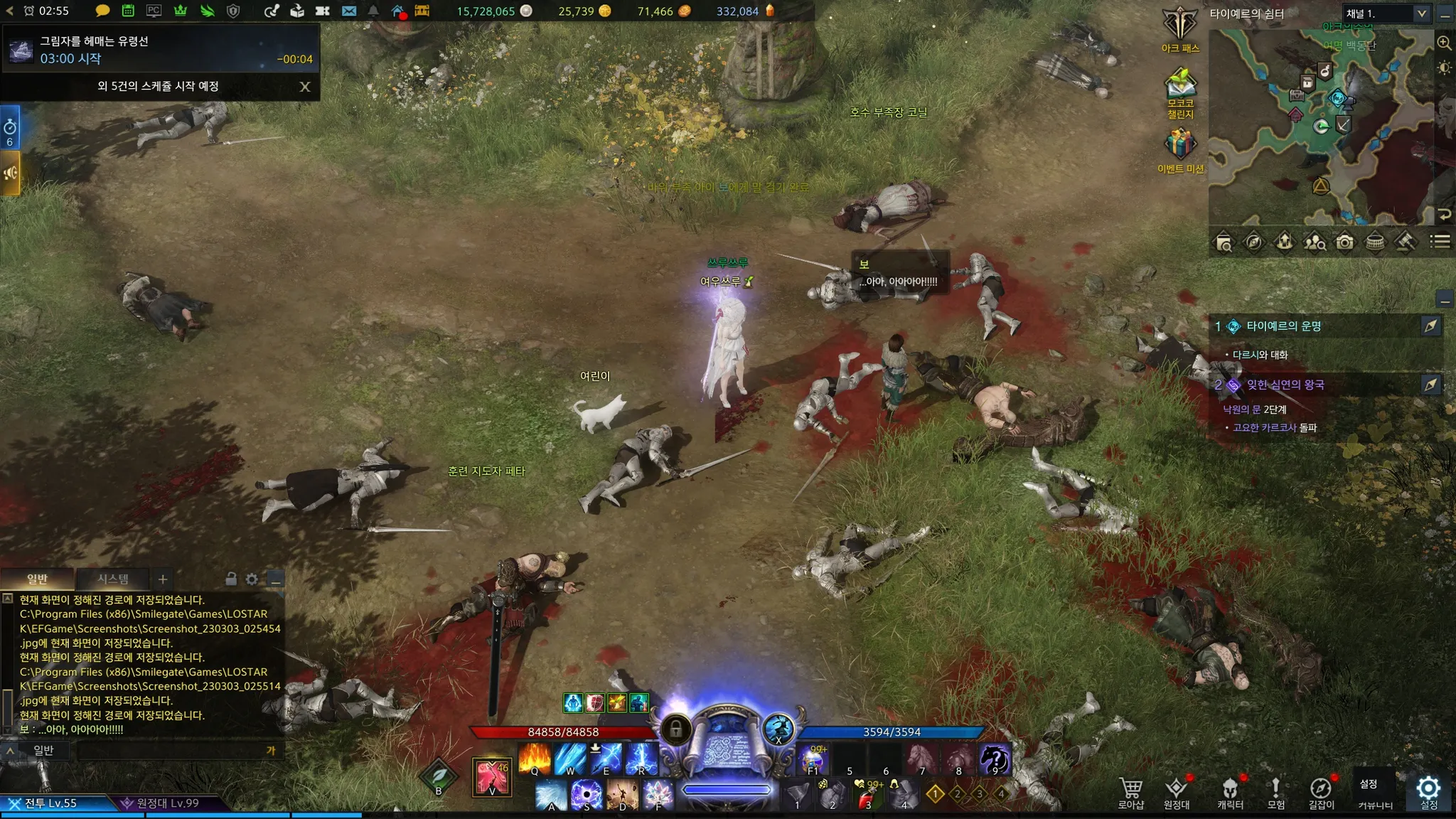Image resolution: width=1456 pixels, height=819 pixels.
Task: Open the mail envelope icon
Action: (x=349, y=11)
